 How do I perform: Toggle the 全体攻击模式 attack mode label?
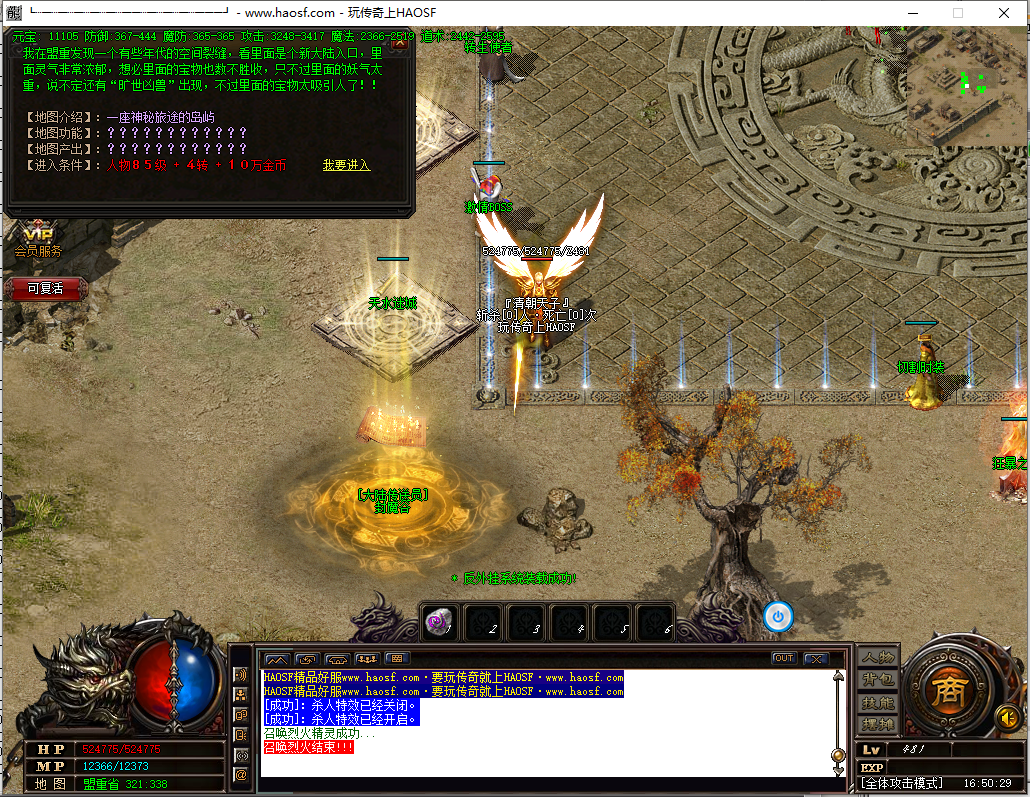[901, 783]
